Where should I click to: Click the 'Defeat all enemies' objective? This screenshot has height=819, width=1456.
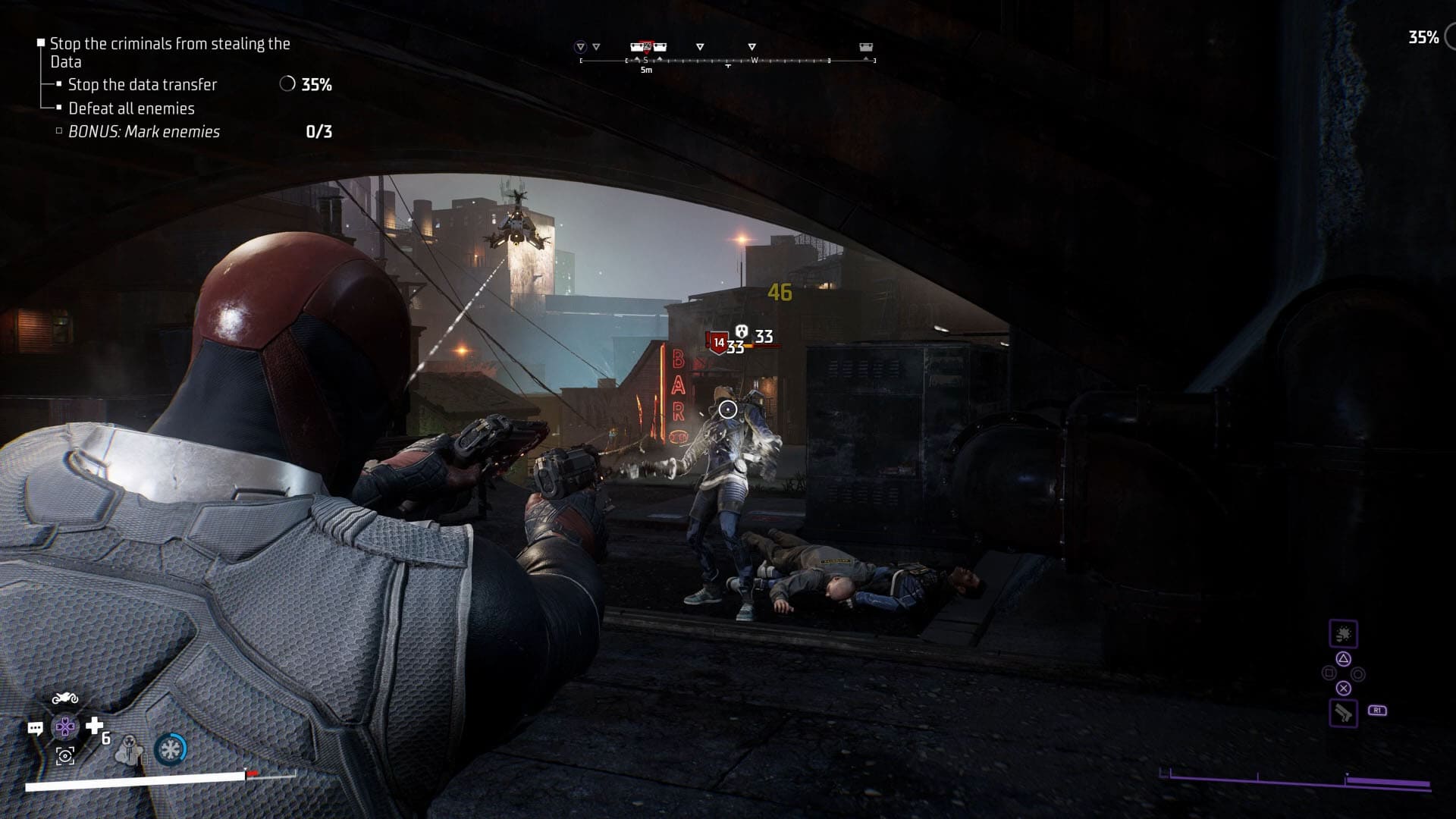[131, 108]
